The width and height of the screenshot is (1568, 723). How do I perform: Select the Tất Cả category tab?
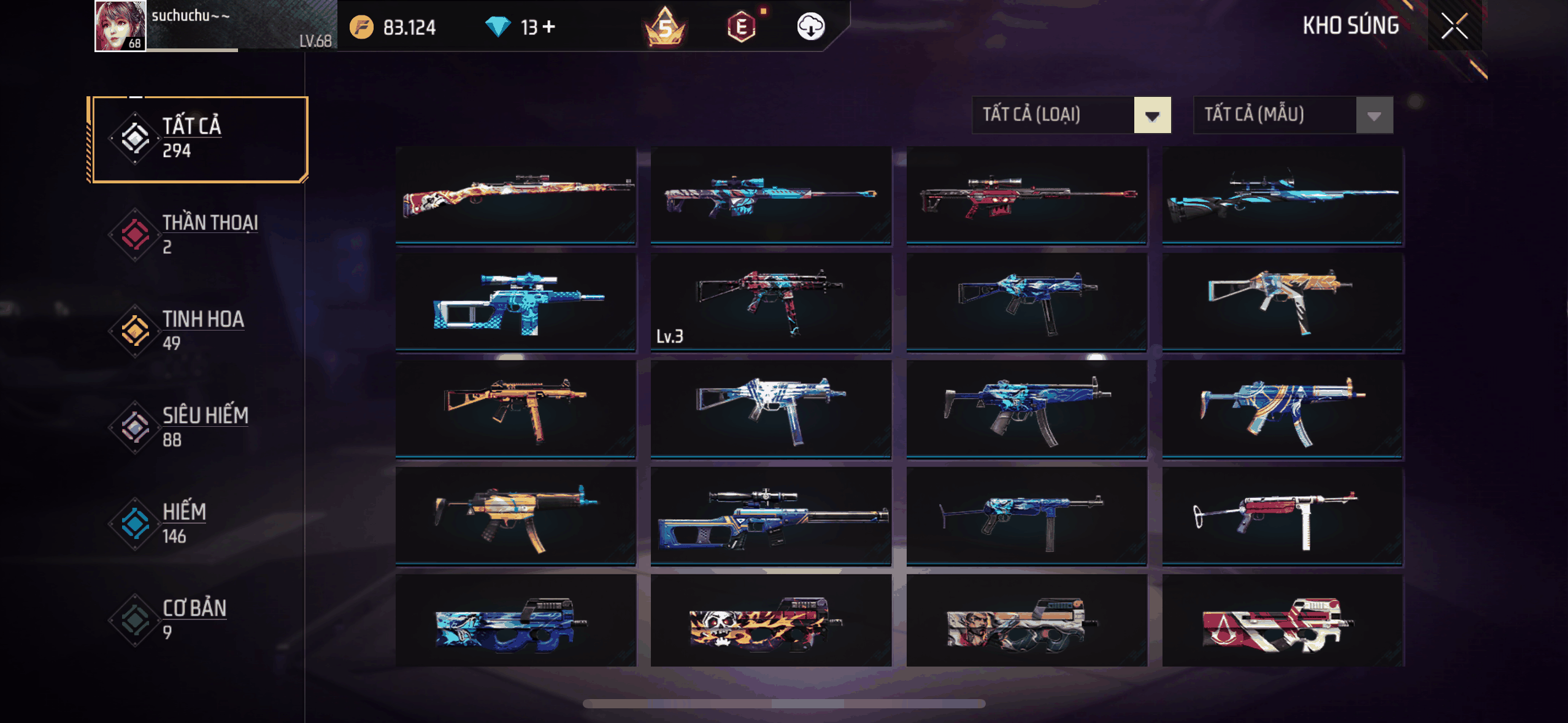pos(199,139)
